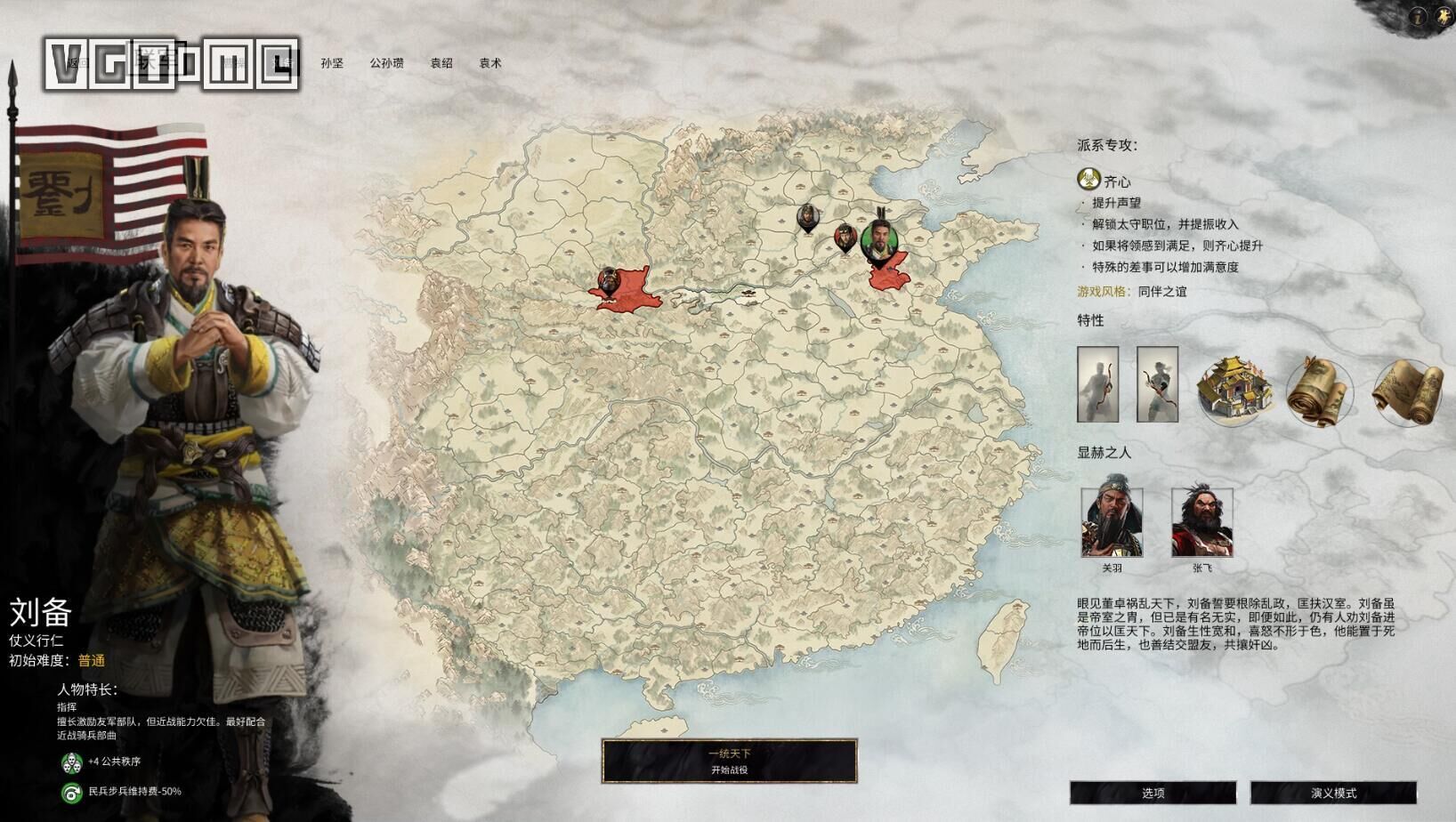The image size is (1456, 822).
Task: Open the 袁绍 faction page
Action: [x=440, y=63]
